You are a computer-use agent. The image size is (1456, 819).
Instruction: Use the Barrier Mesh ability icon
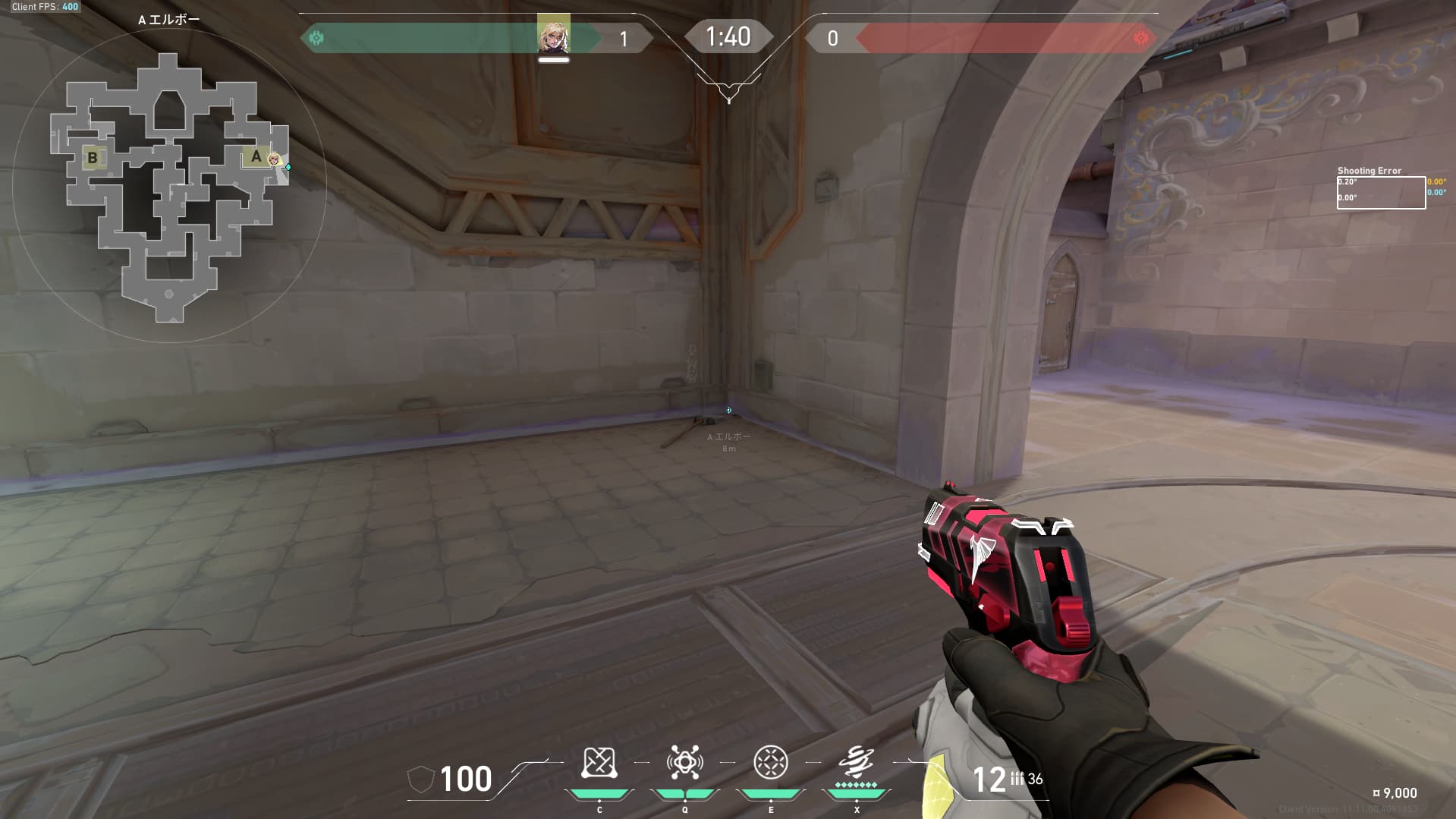pyautogui.click(x=771, y=763)
